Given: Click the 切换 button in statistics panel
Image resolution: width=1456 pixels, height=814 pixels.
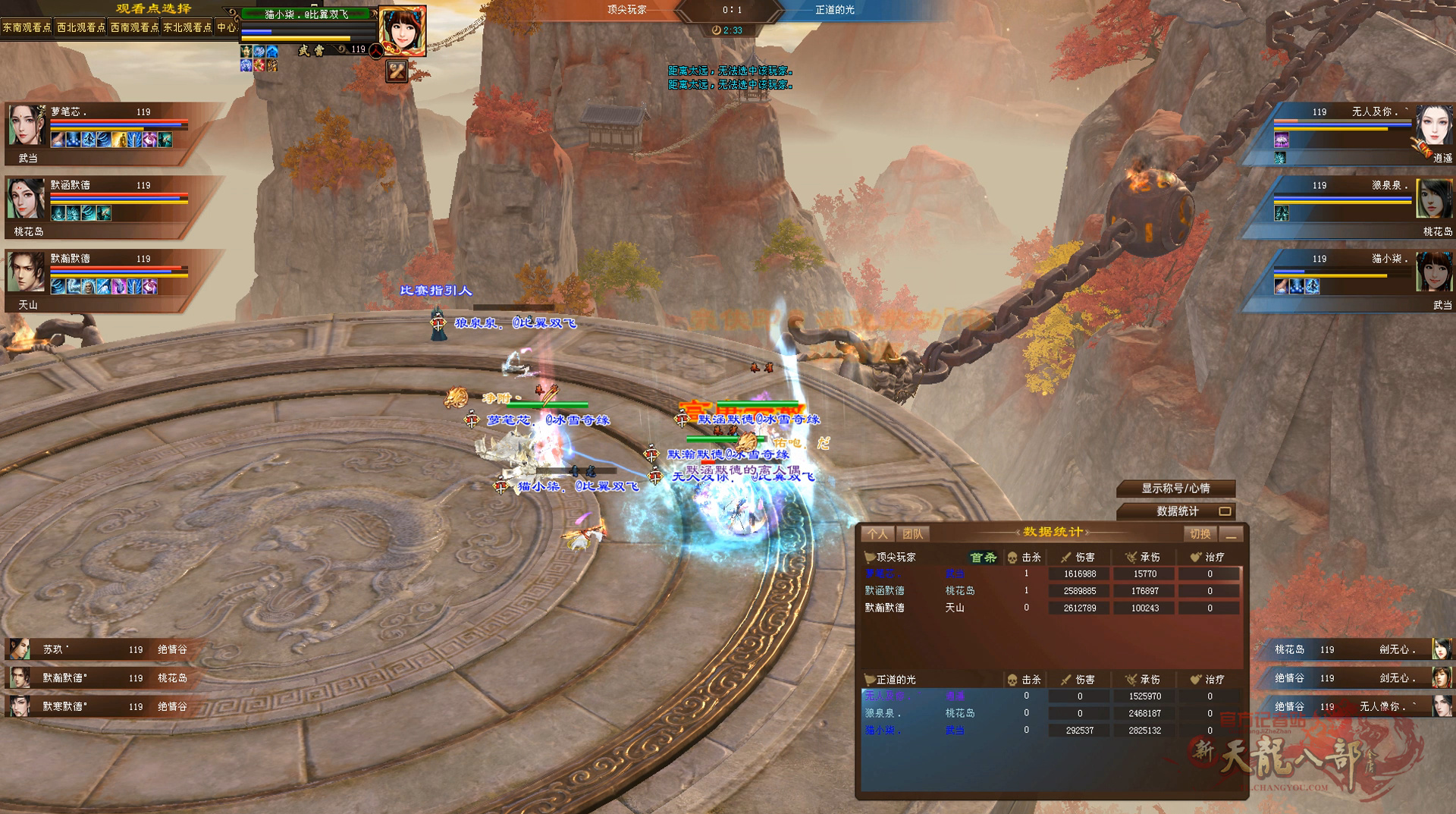Looking at the screenshot, I should 1200,534.
